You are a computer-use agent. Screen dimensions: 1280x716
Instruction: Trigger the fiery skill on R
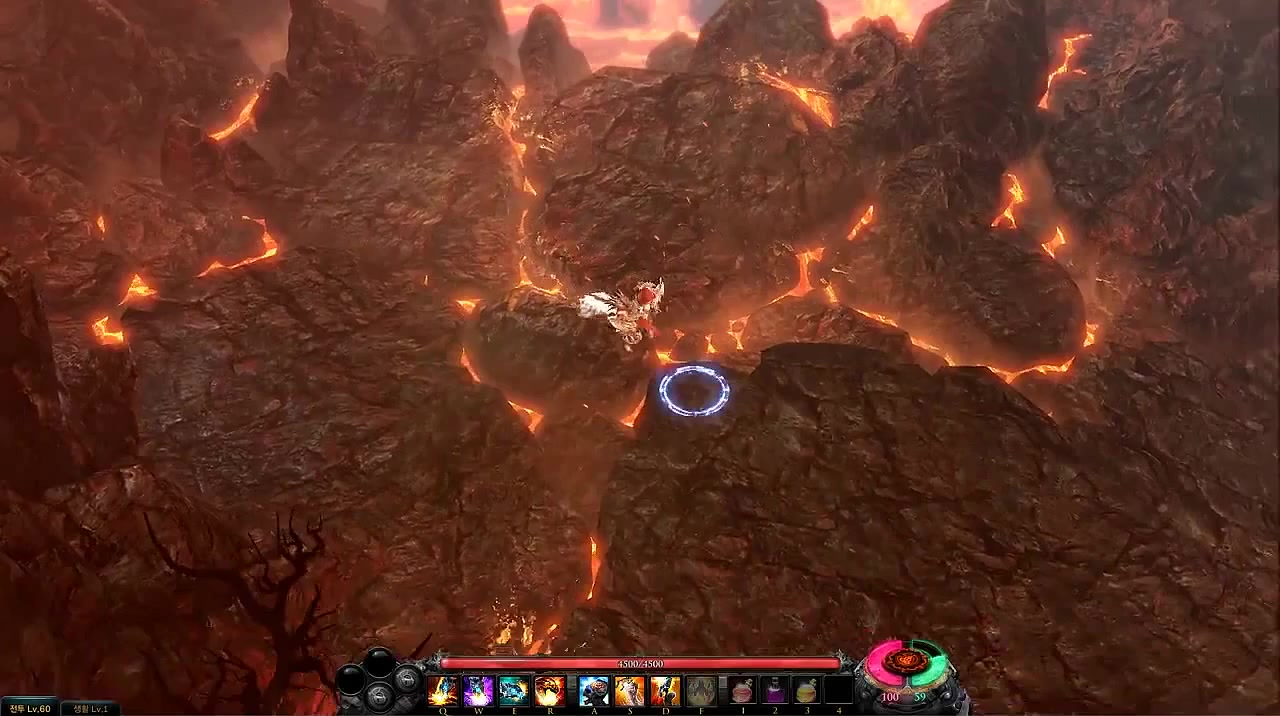click(549, 690)
